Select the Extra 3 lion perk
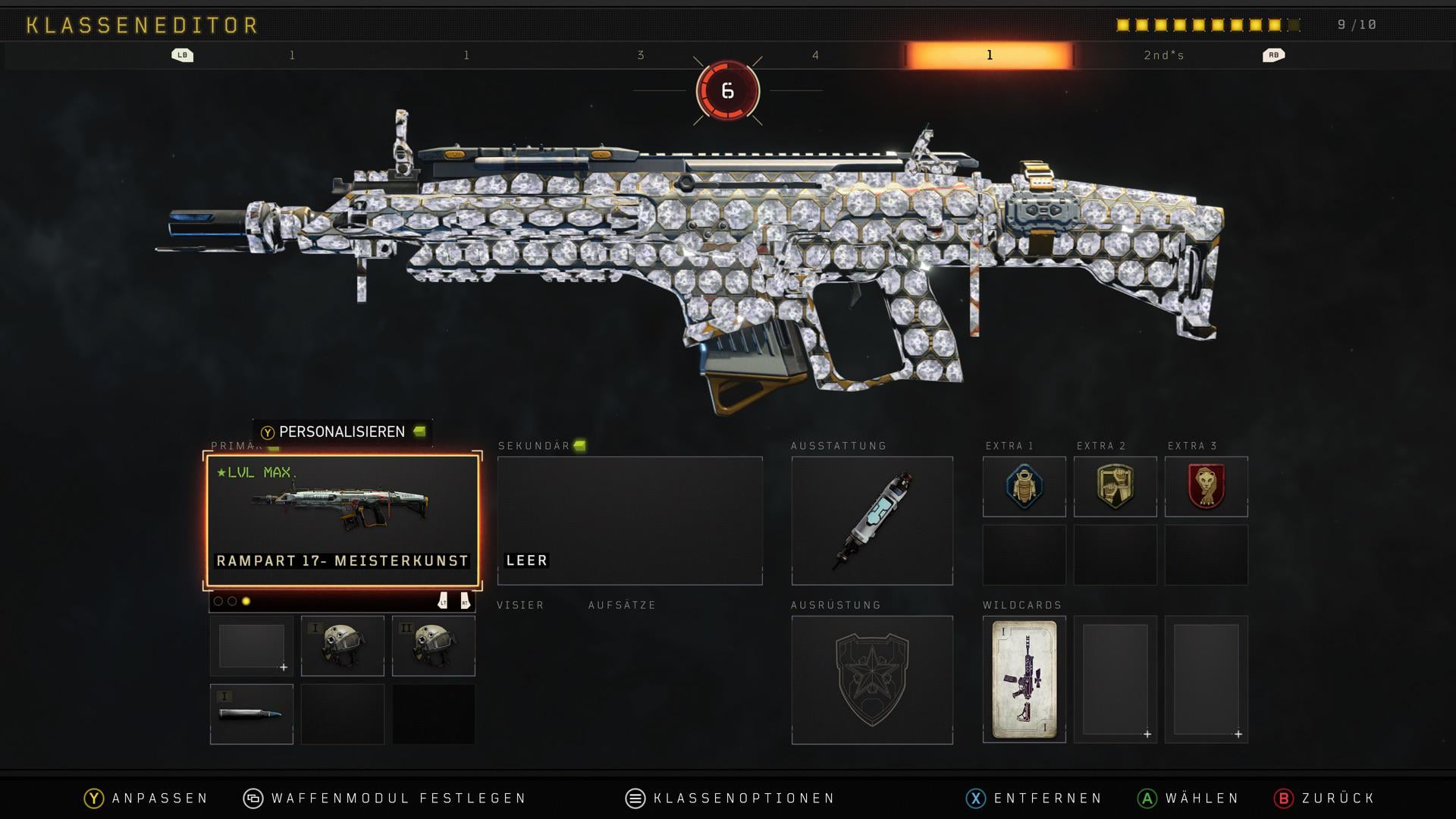 pos(1206,486)
